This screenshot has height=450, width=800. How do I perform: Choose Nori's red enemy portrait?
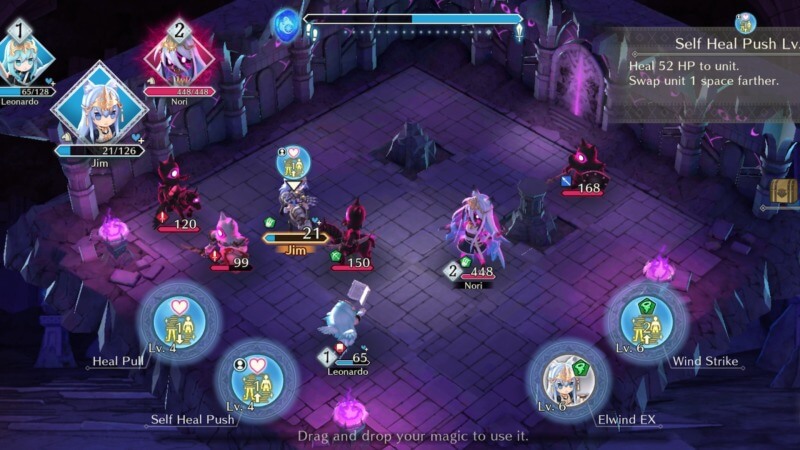tap(180, 58)
